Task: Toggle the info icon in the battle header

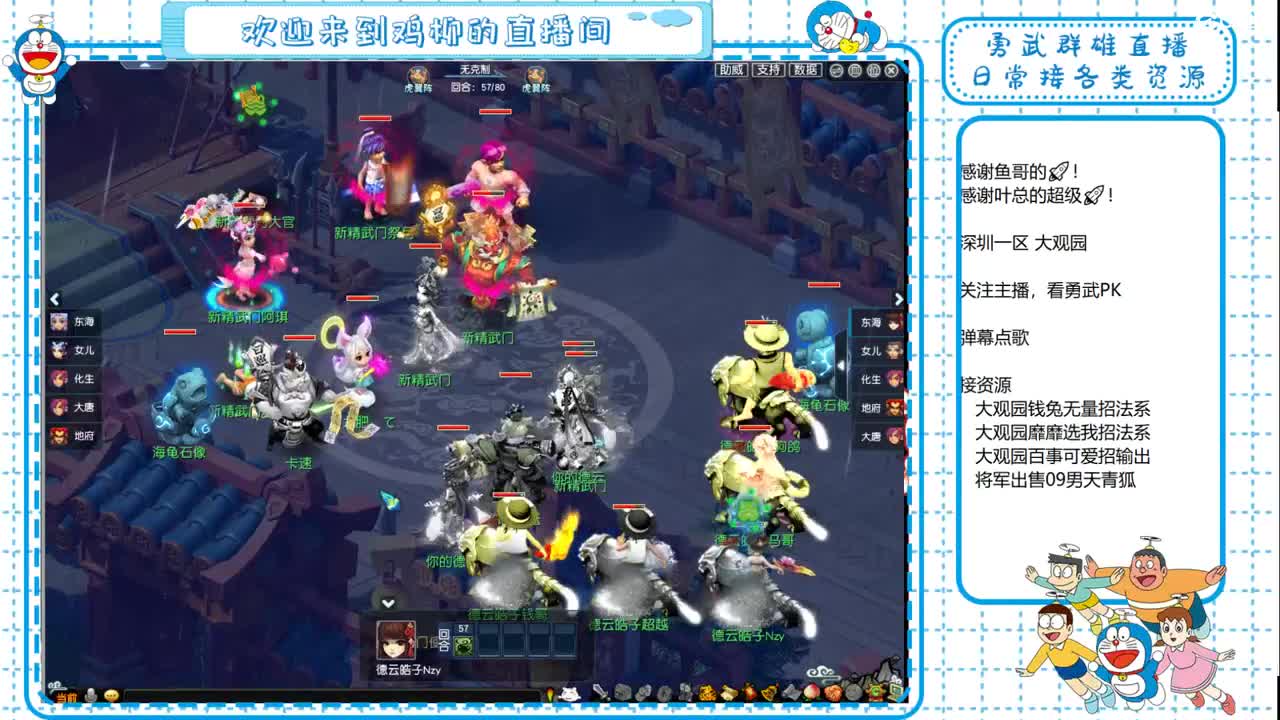Action: pos(873,70)
